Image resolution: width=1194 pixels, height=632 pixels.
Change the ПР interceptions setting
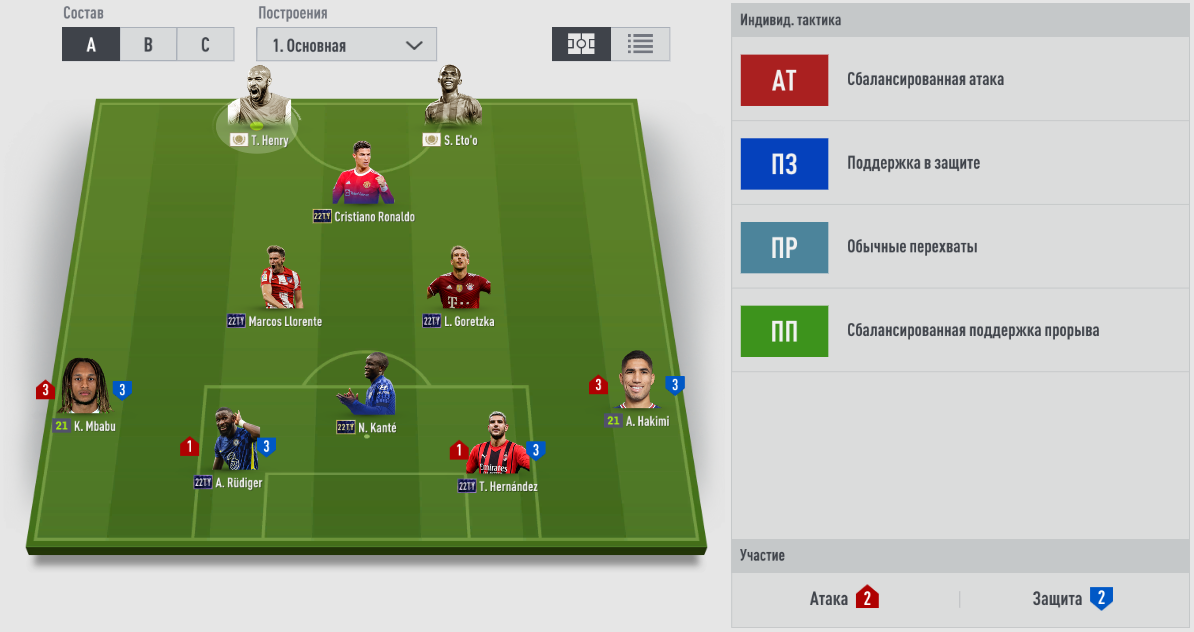(x=784, y=248)
